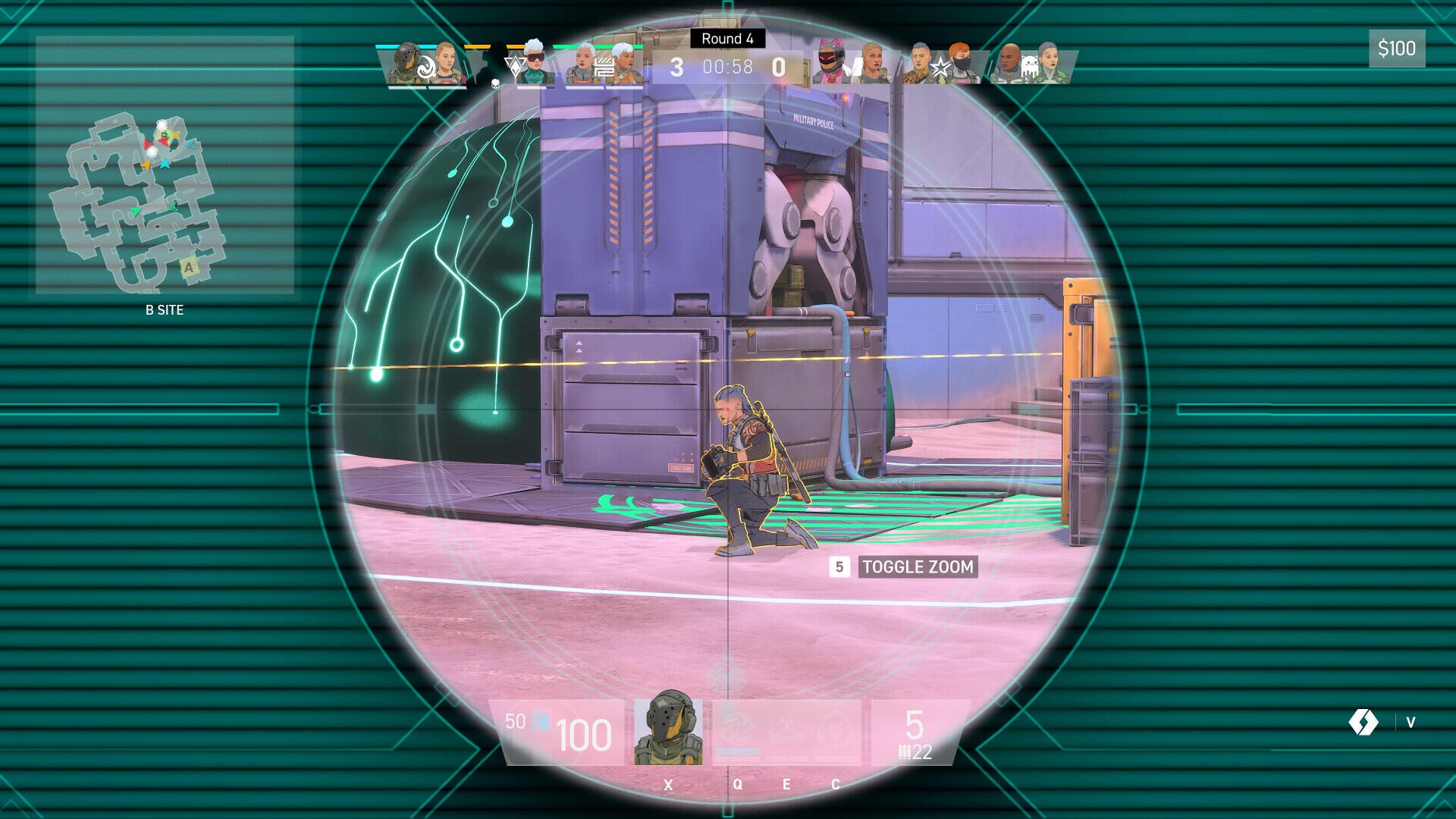Expand the B SITE minimap panel
The width and height of the screenshot is (1456, 819).
tap(165, 309)
